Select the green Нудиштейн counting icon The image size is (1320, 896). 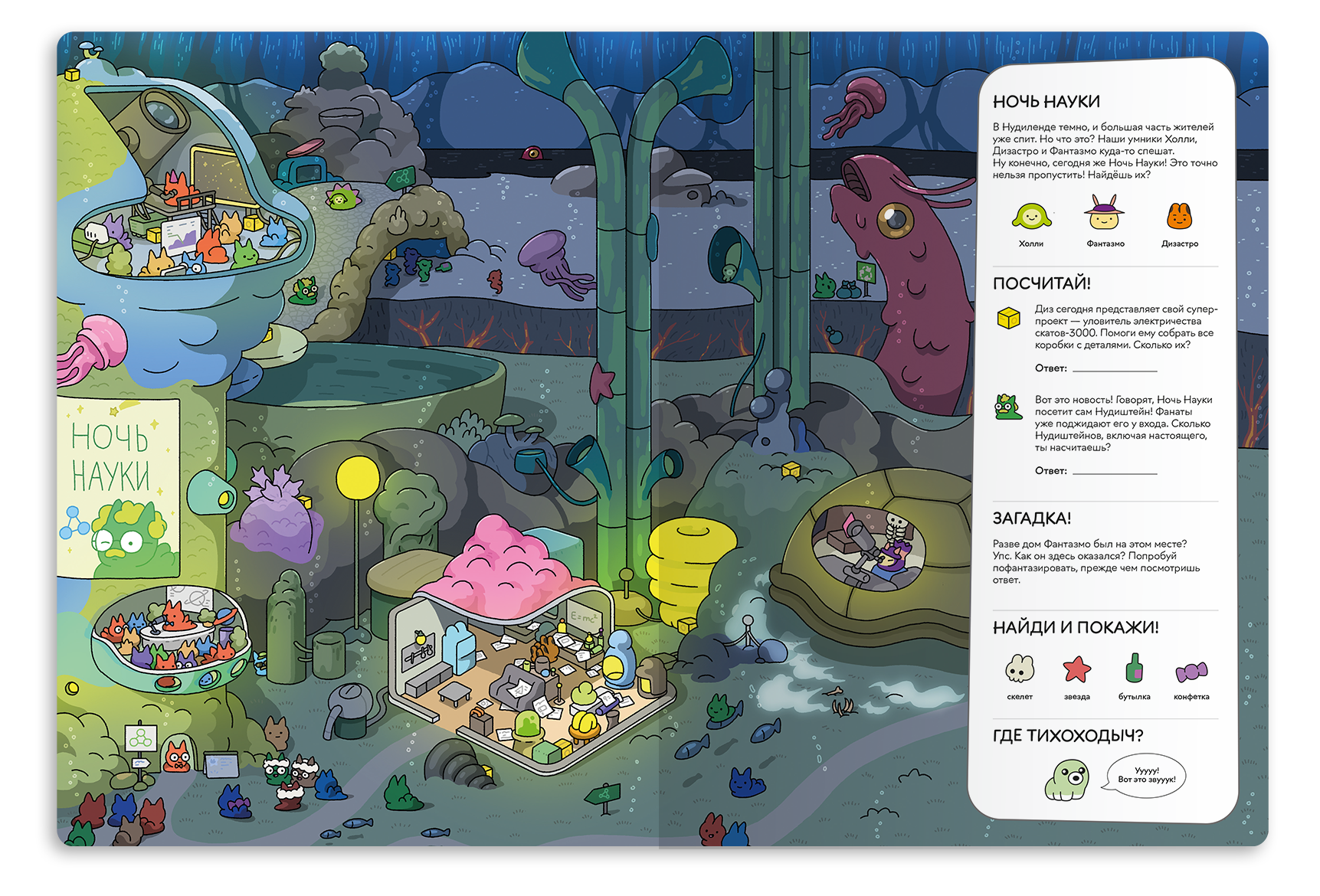pos(1008,407)
